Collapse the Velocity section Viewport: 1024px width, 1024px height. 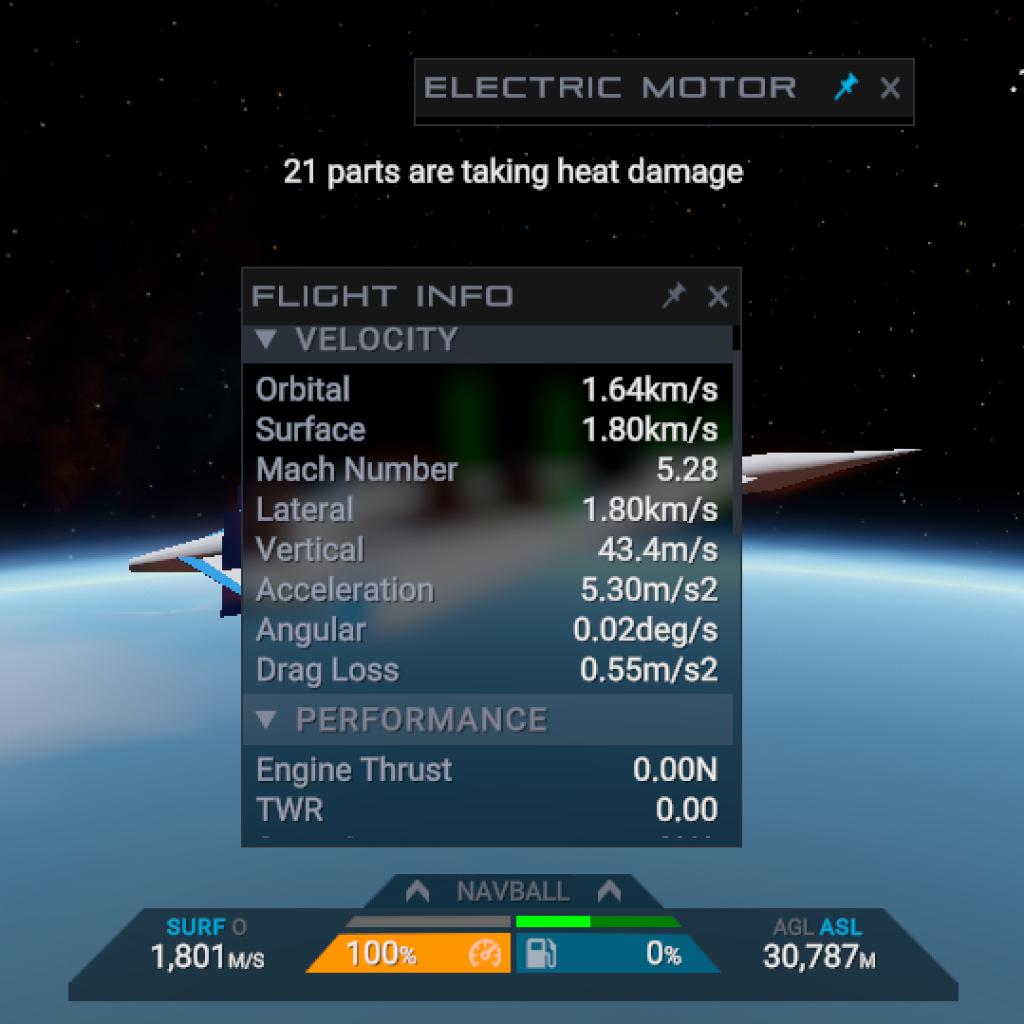pyautogui.click(x=265, y=340)
